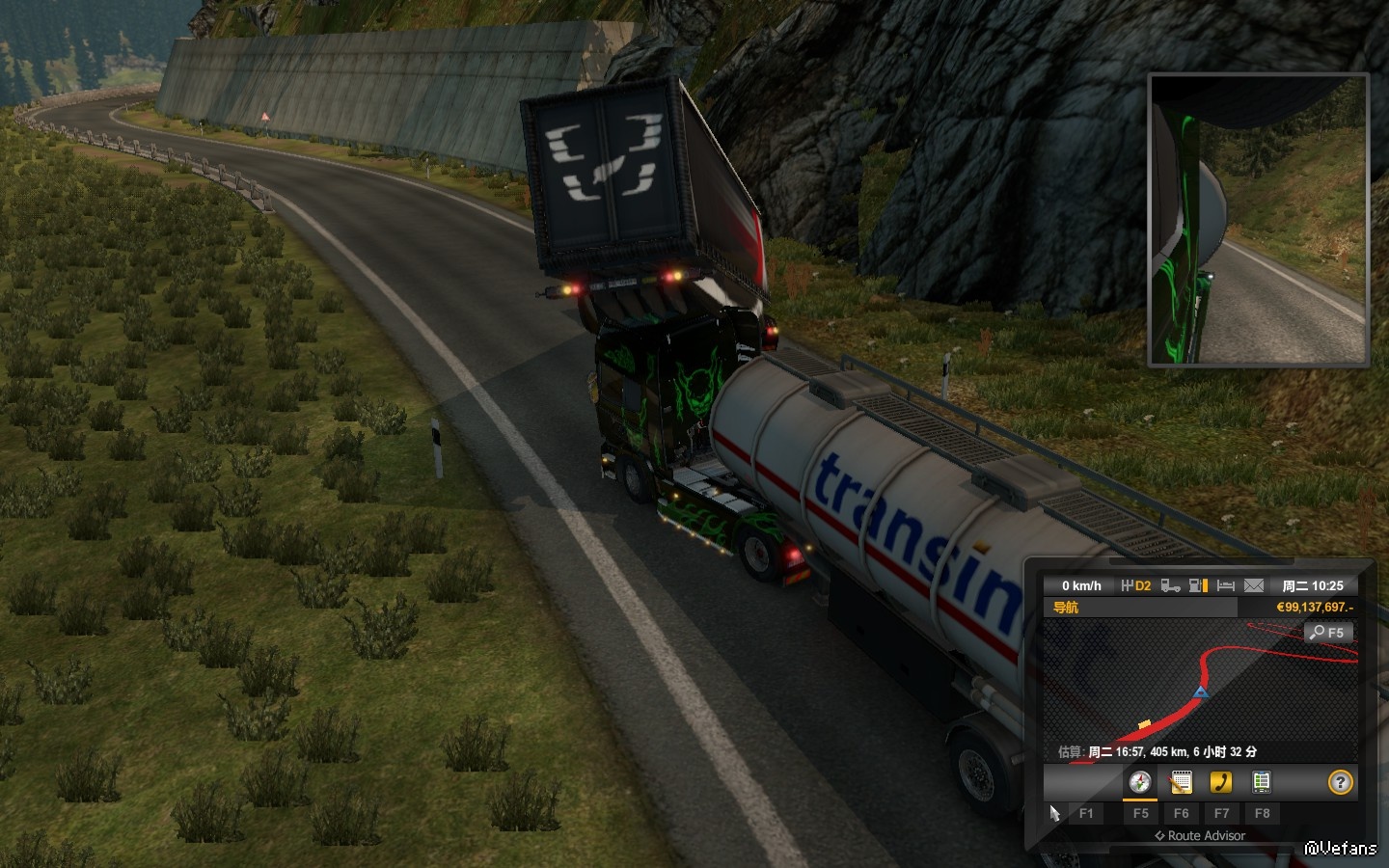Open the envelope mail icon
Image resolution: width=1389 pixels, height=868 pixels.
point(1254,585)
